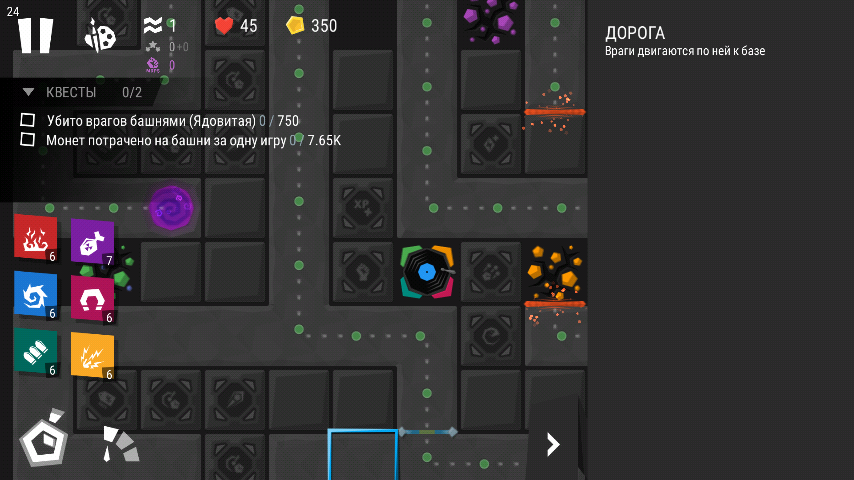
Task: Select the purple swirl portal tile
Action: (171, 208)
